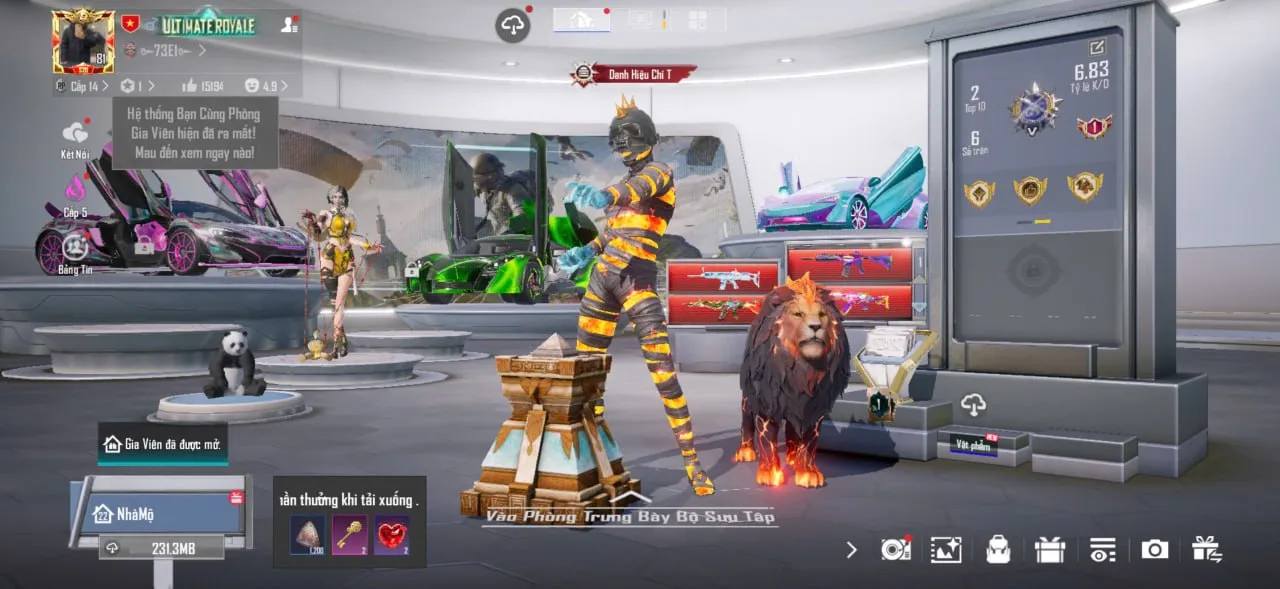Open the player avatar profile

(x=83, y=41)
